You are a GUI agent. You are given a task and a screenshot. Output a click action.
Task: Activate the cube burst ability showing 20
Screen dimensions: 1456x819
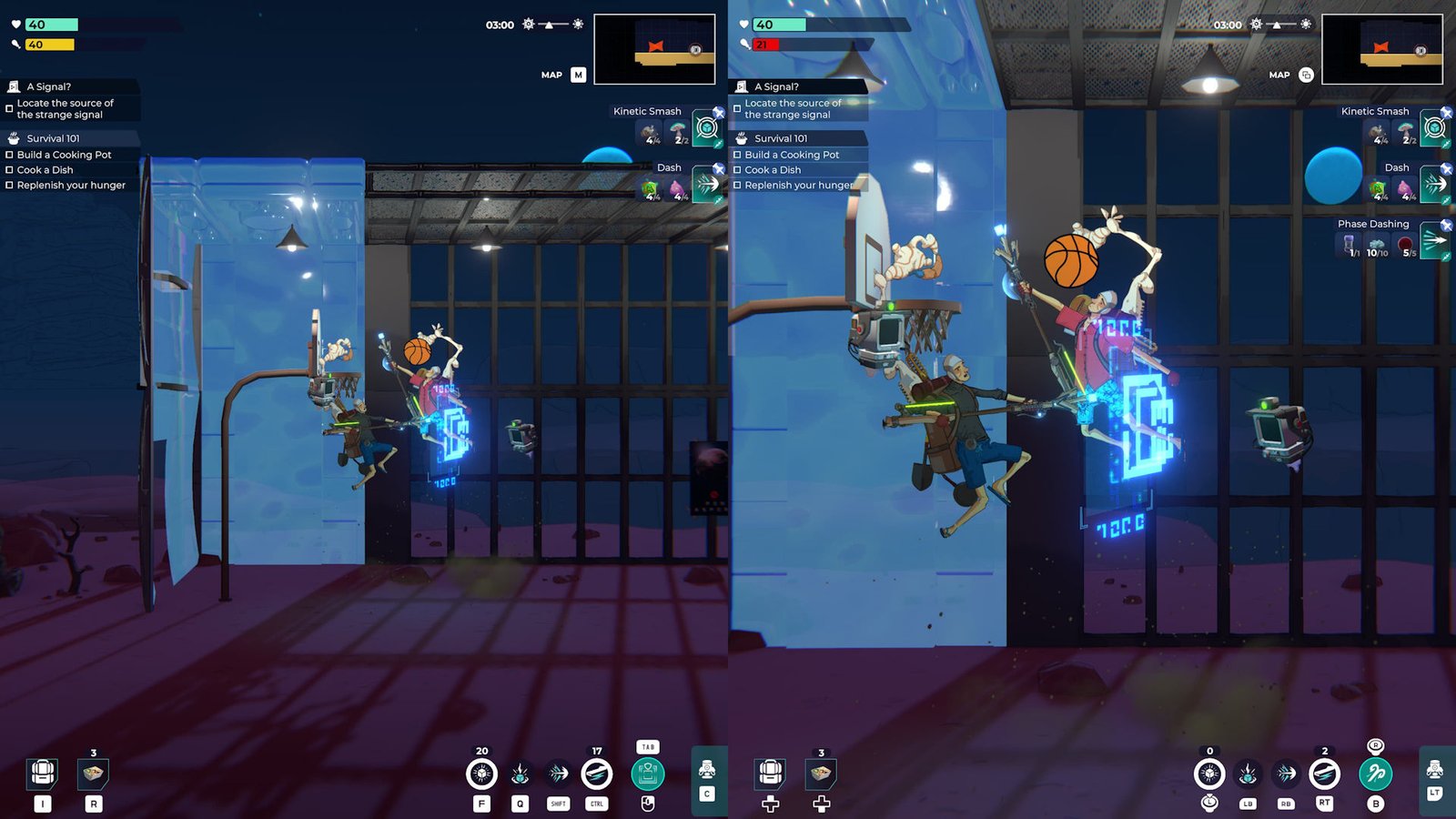[x=481, y=774]
